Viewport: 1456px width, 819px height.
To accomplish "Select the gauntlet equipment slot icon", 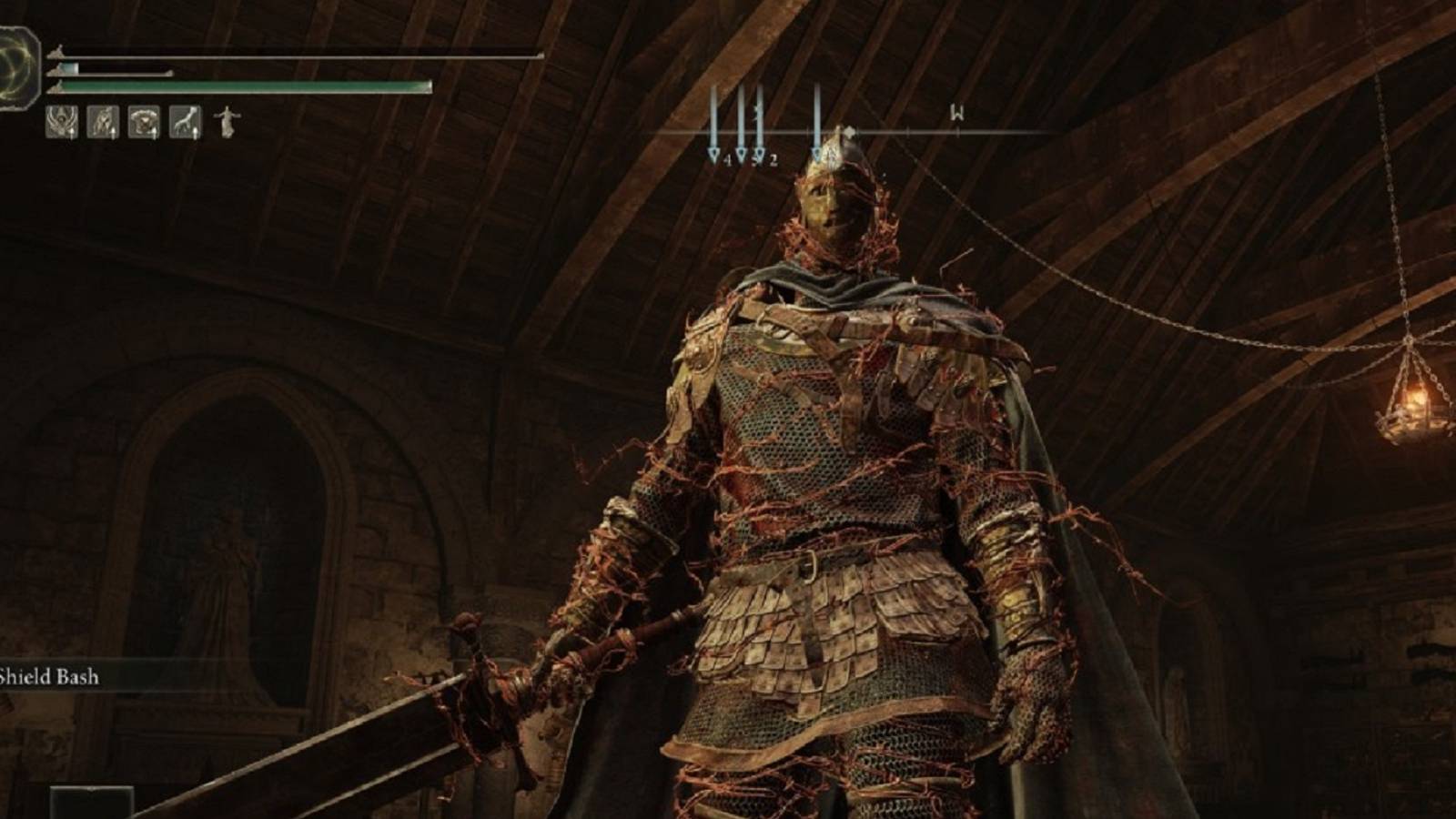I will (x=185, y=121).
